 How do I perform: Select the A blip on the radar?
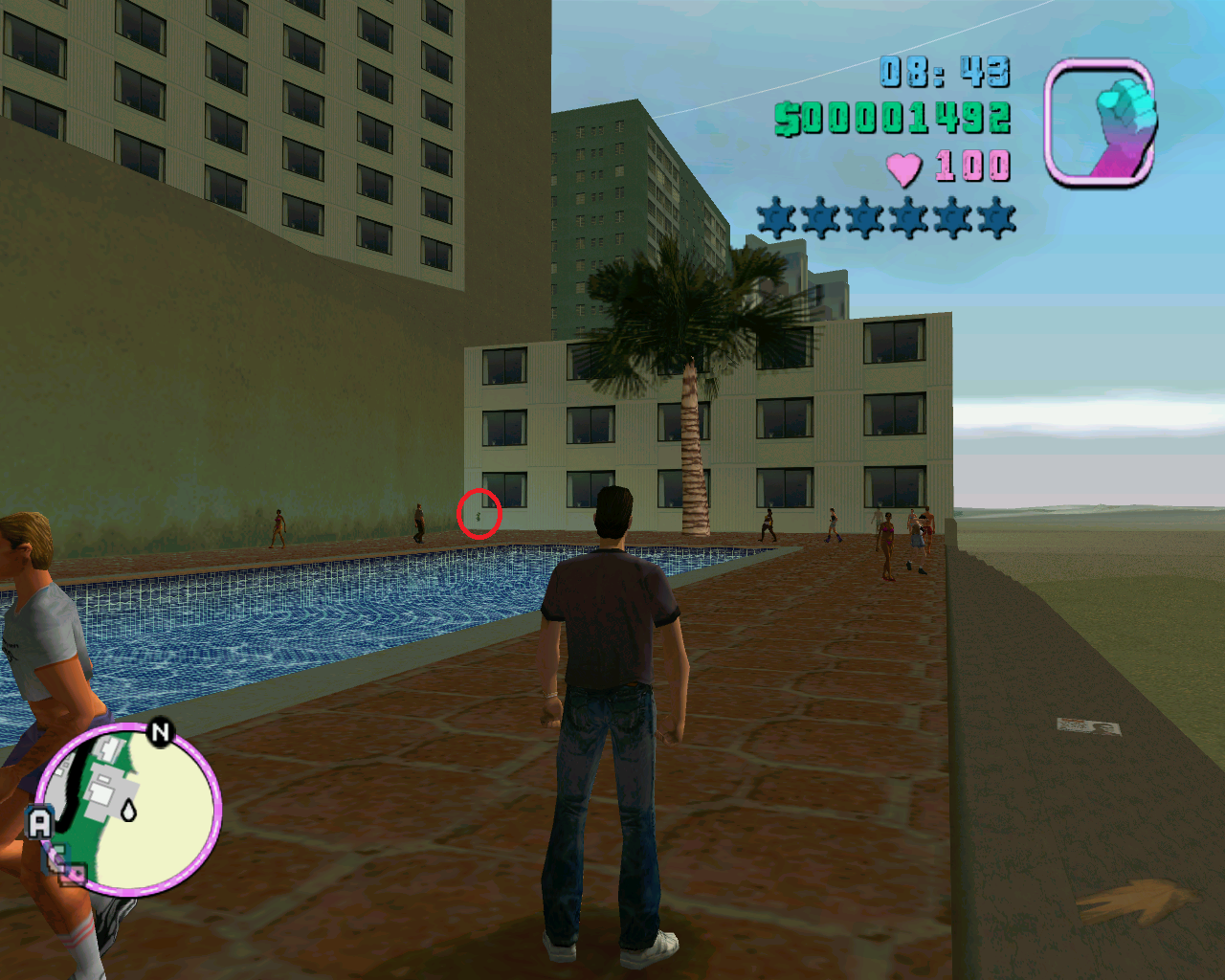pos(40,823)
